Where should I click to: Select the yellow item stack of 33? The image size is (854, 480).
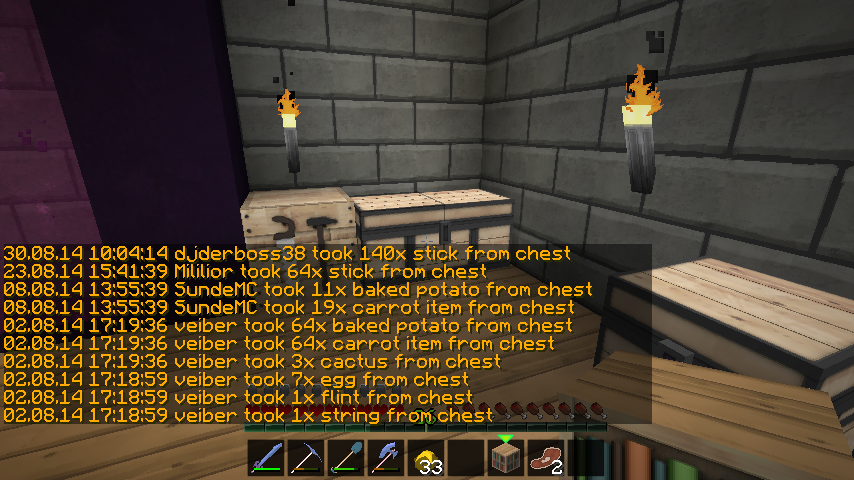pos(425,459)
